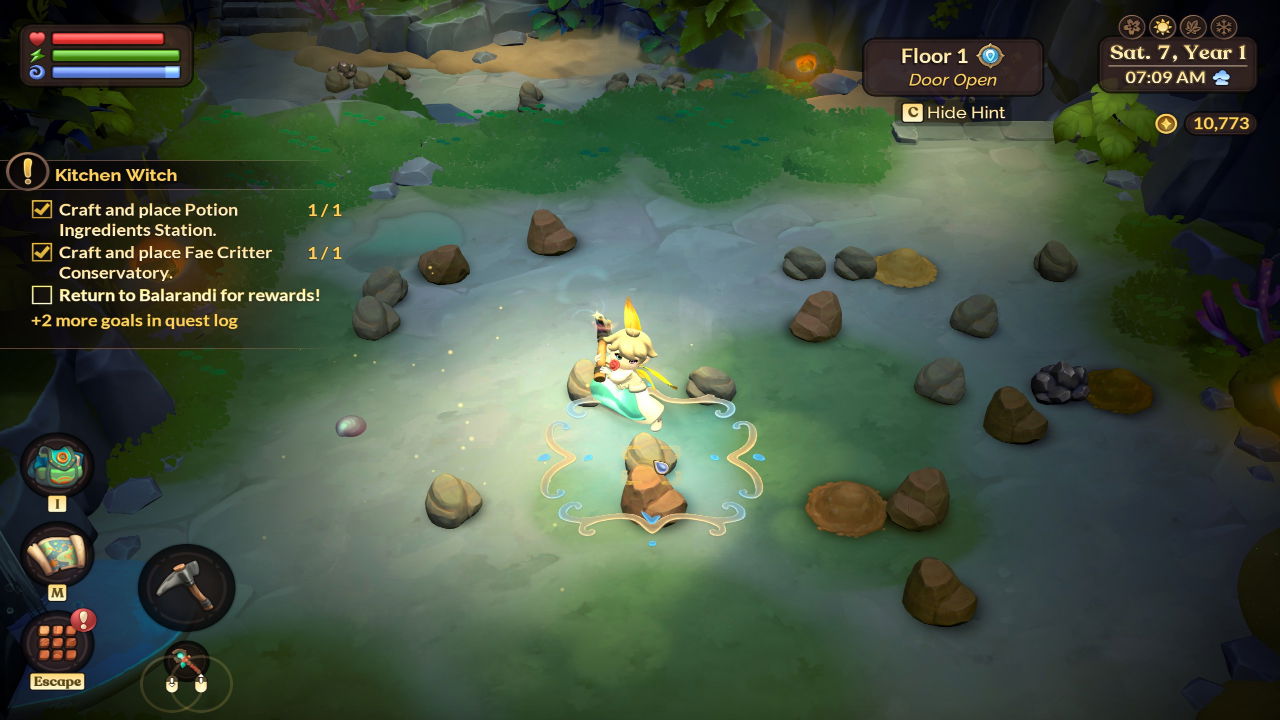
Task: Uncheck the Fae Critter Conservatory task
Action: coord(42,252)
